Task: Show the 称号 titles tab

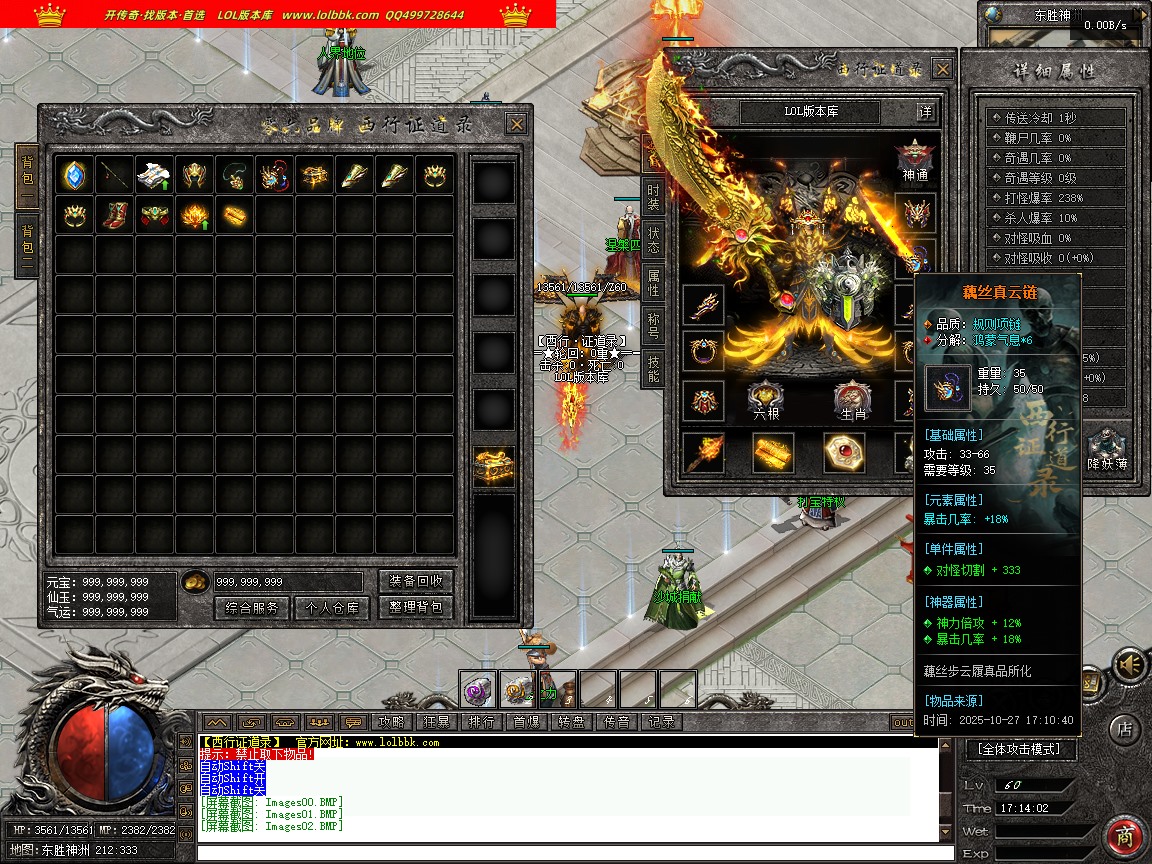Action: tap(653, 325)
